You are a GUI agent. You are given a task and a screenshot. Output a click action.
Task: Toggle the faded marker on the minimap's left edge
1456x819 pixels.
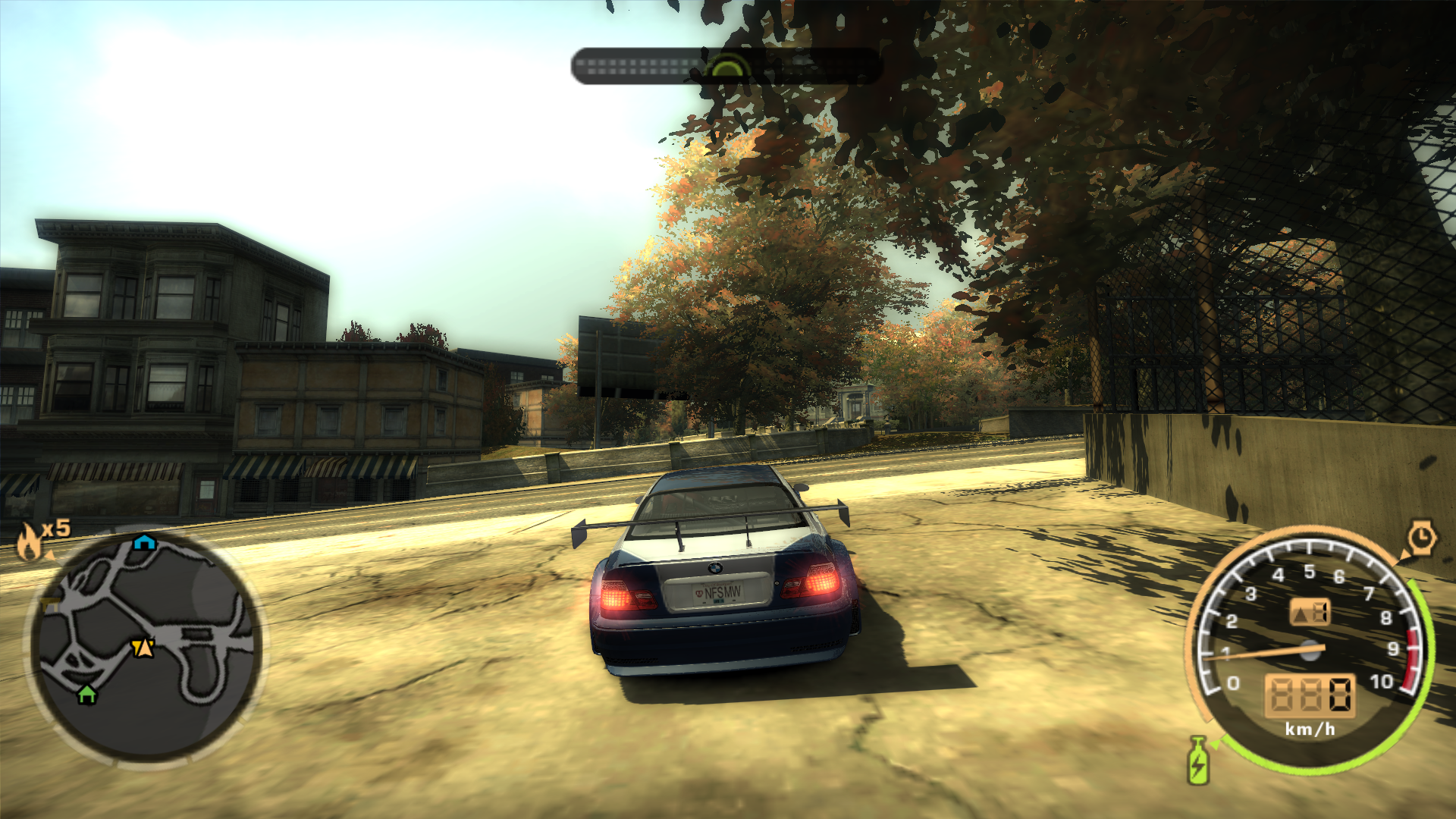[x=49, y=604]
